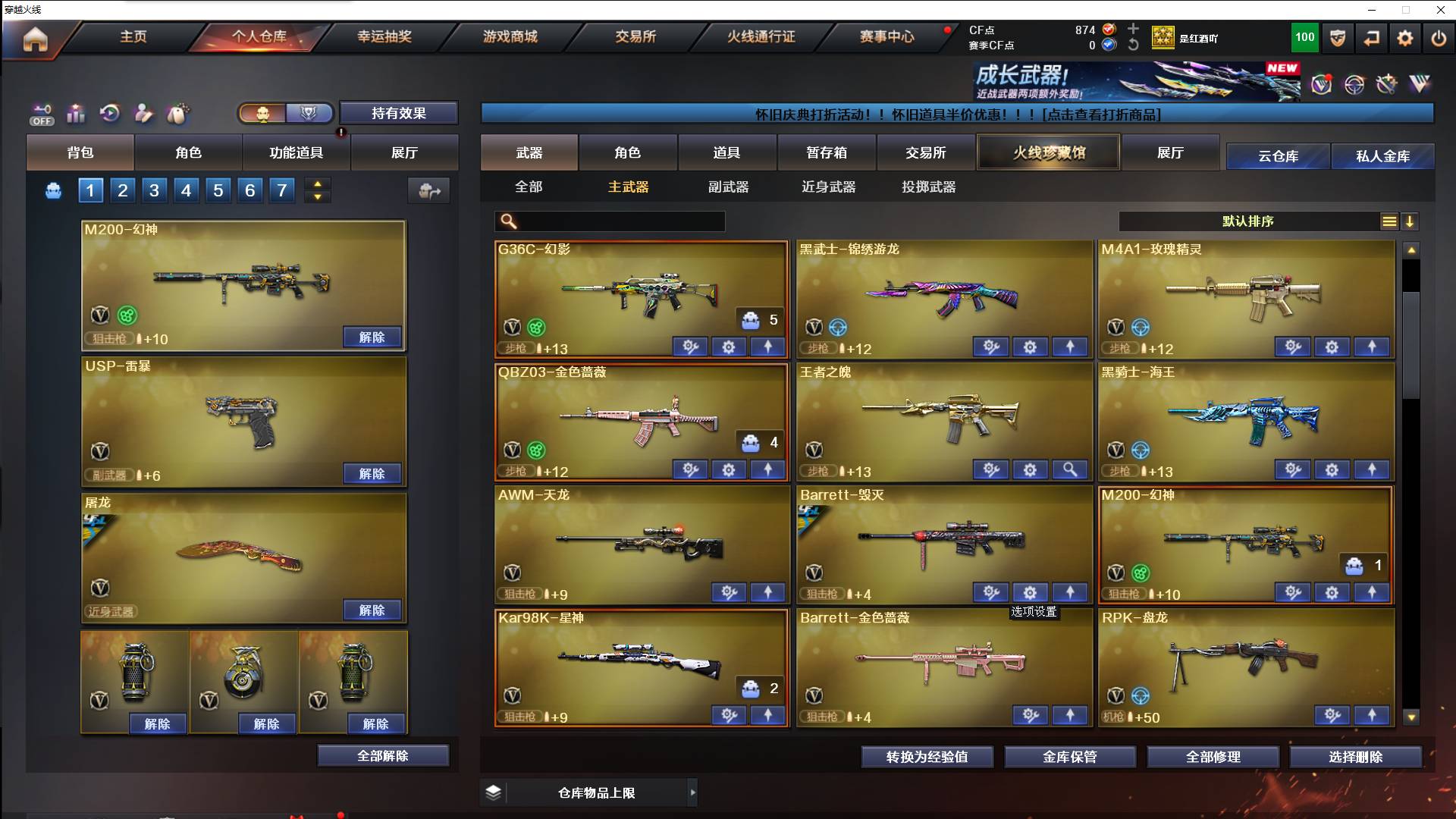The height and width of the screenshot is (819, 1456).
Task: Toggle the OFF switch in the top left toolbar
Action: pyautogui.click(x=42, y=114)
